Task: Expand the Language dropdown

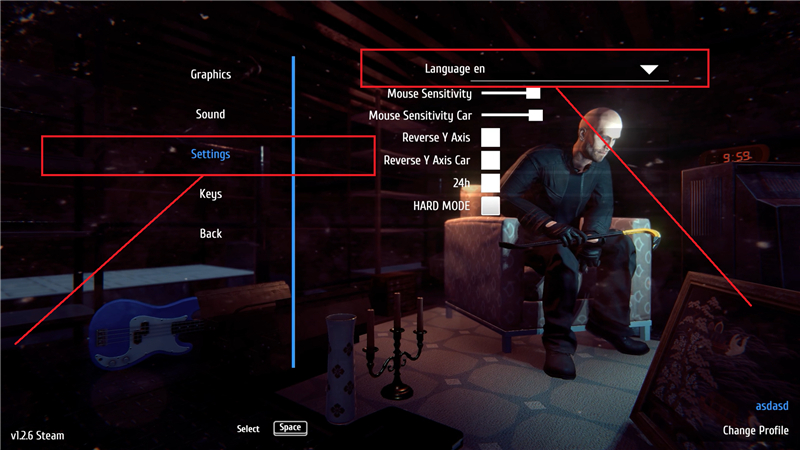Action: 649,69
